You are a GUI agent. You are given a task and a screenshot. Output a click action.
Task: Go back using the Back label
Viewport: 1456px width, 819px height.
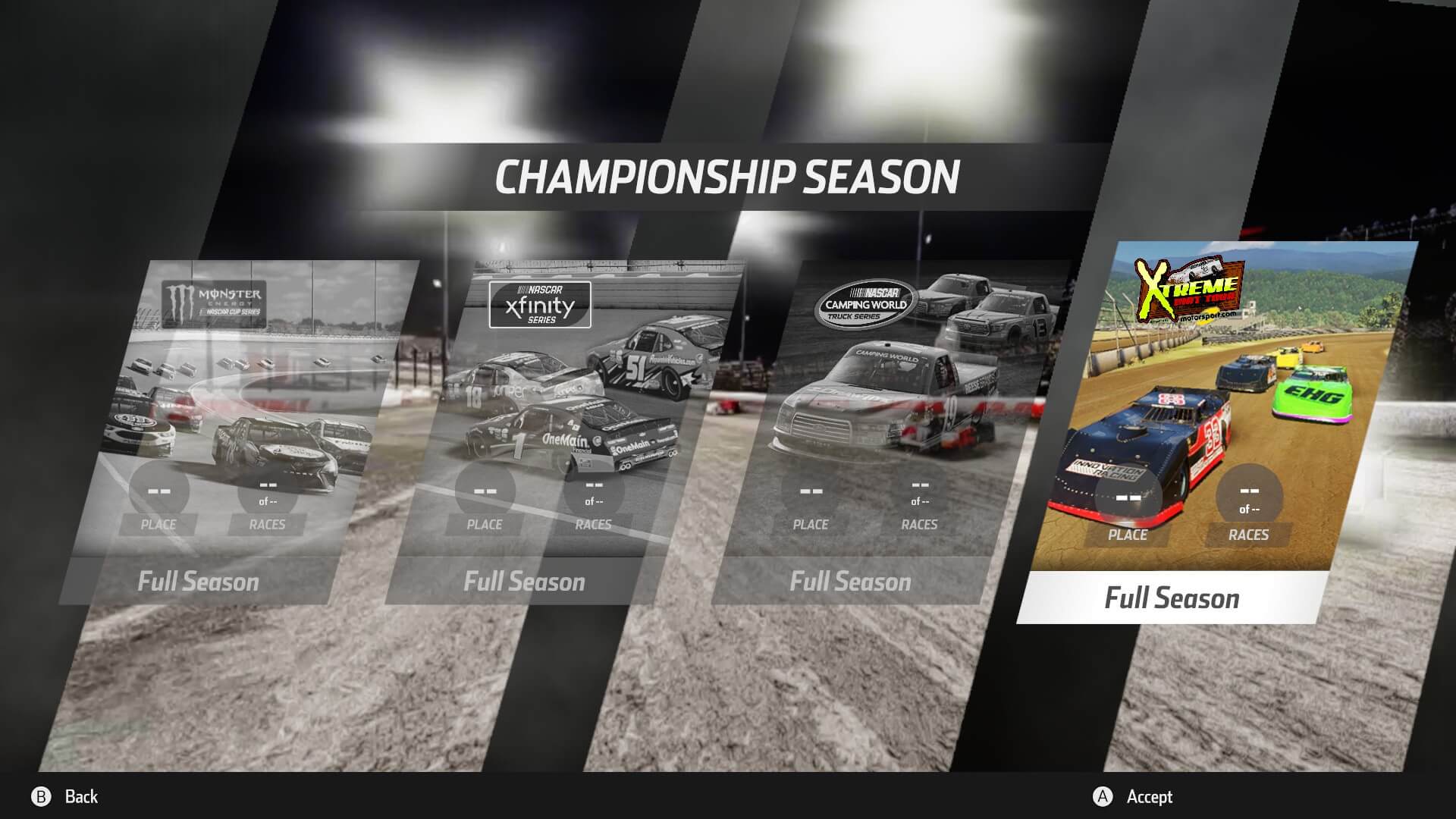tap(81, 796)
